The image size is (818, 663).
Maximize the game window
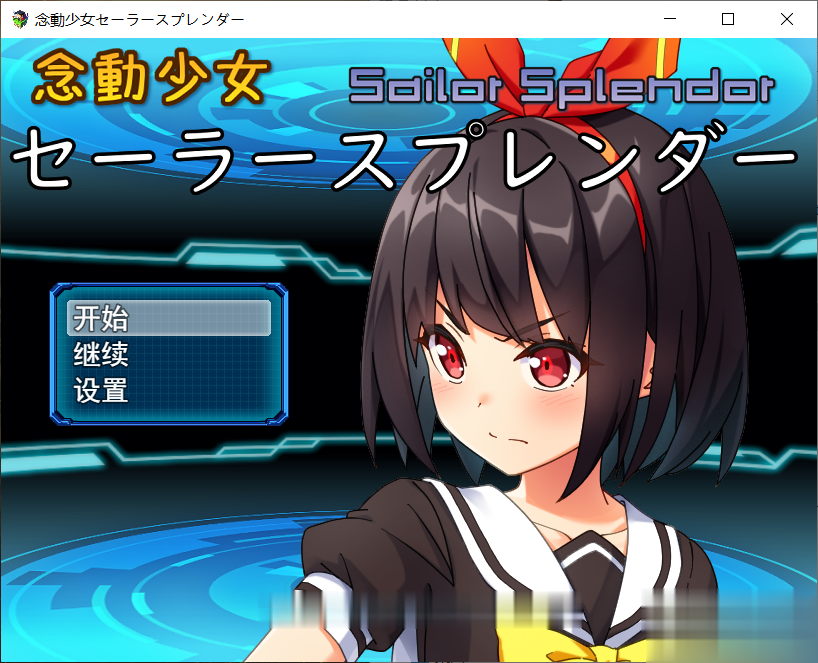[x=728, y=19]
